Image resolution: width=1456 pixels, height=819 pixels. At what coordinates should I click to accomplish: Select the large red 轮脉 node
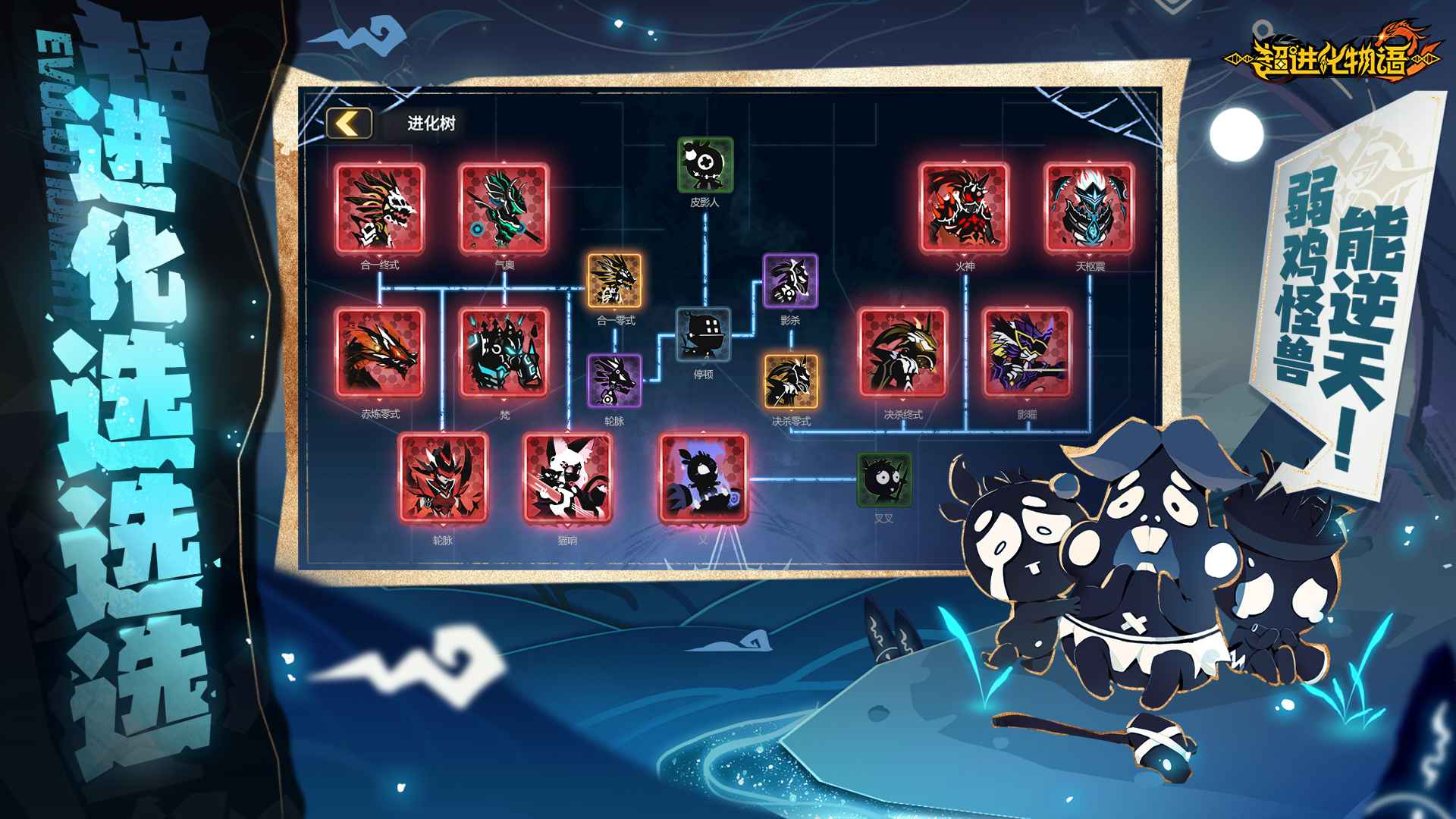pos(443,479)
